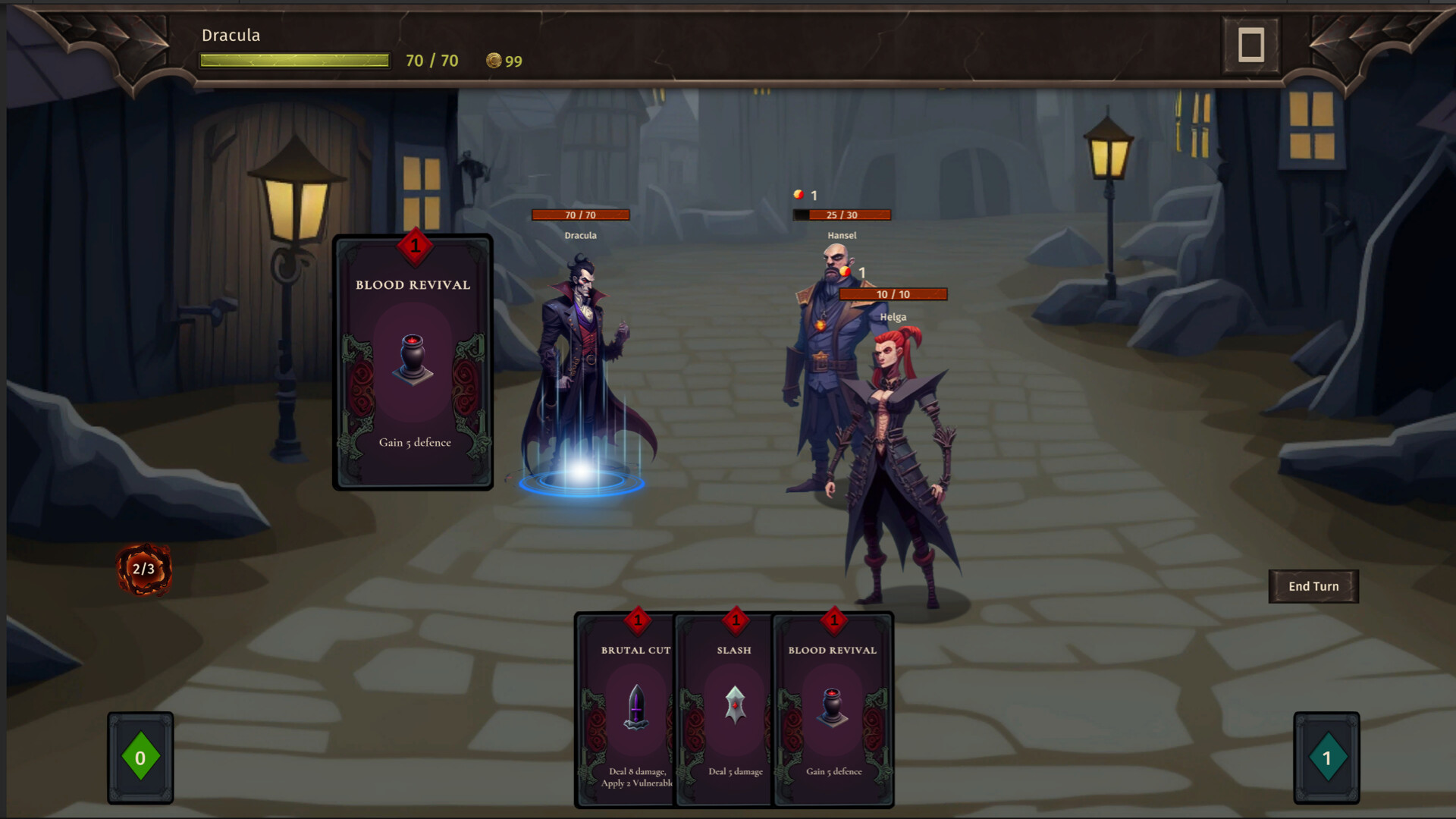The width and height of the screenshot is (1456, 819).
Task: Open the draw pile with the green diamond
Action: tap(140, 756)
